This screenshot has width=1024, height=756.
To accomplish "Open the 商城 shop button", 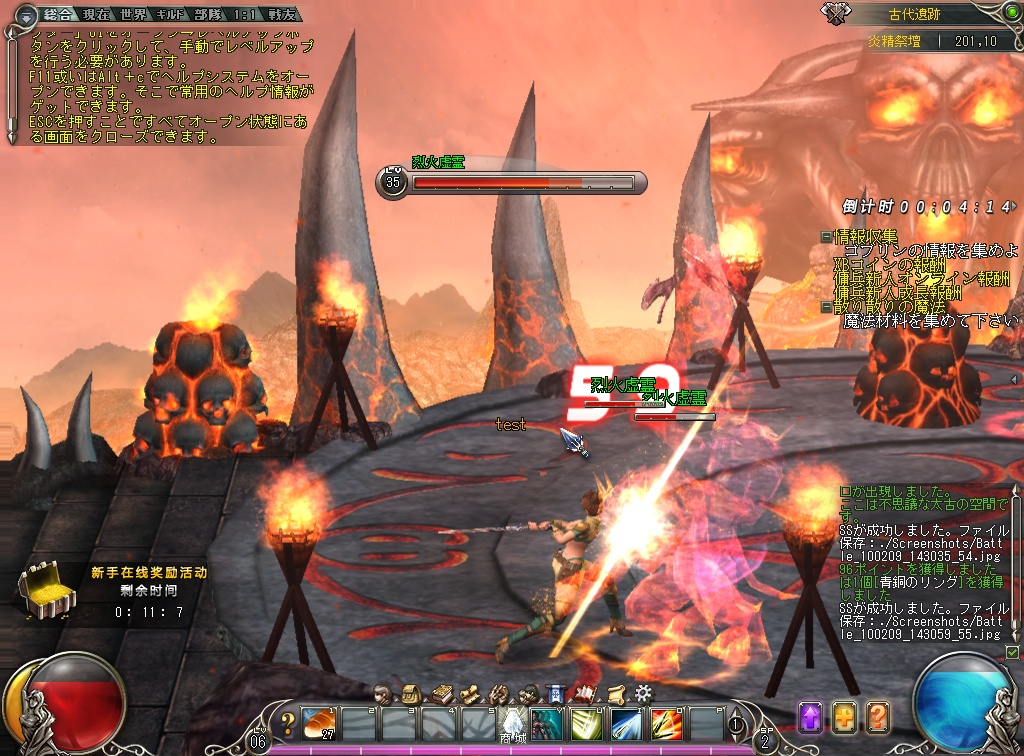I will point(513,723).
